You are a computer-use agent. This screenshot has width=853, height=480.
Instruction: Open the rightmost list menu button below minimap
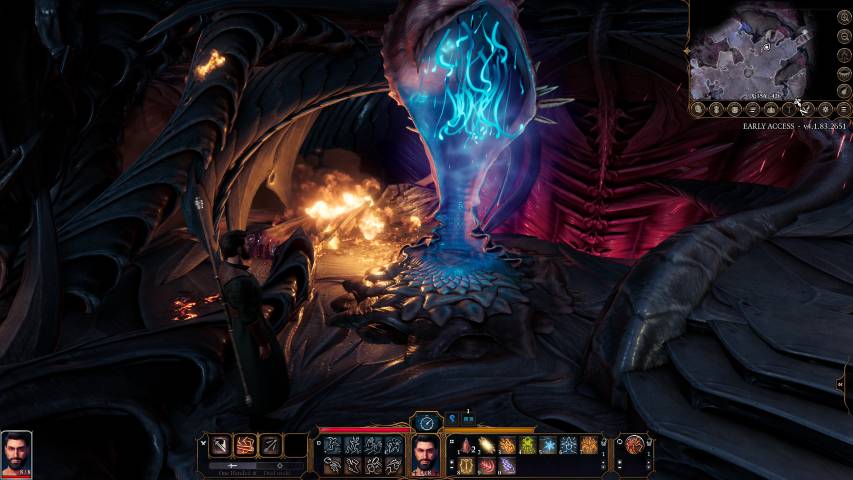point(844,108)
